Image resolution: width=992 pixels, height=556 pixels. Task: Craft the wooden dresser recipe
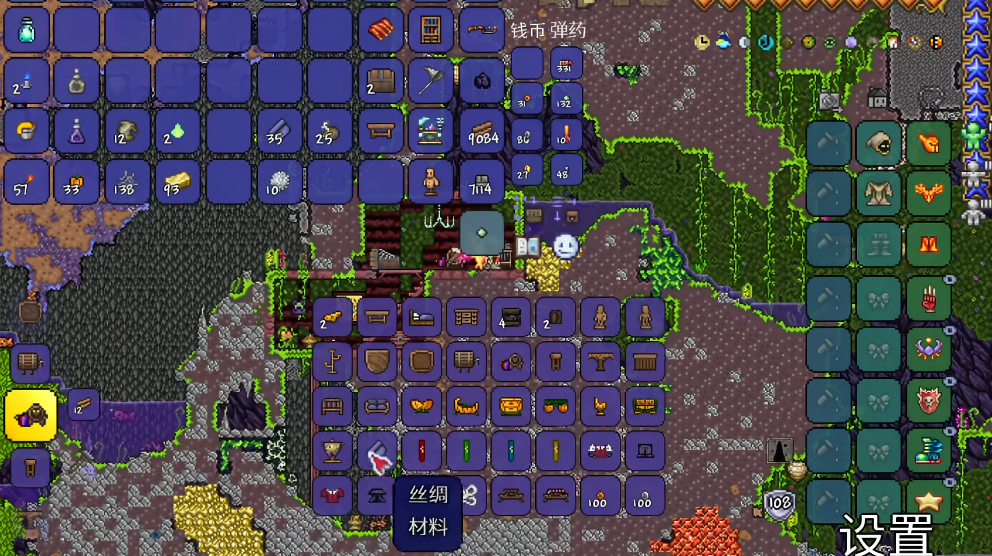coord(466,317)
